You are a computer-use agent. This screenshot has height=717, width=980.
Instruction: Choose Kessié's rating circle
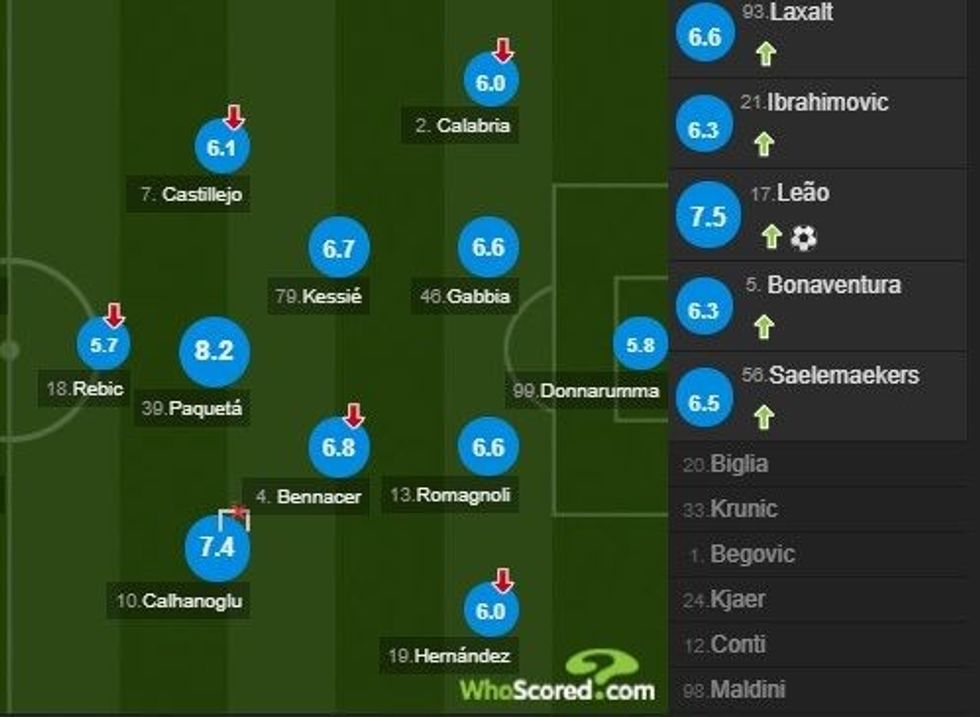pos(339,249)
